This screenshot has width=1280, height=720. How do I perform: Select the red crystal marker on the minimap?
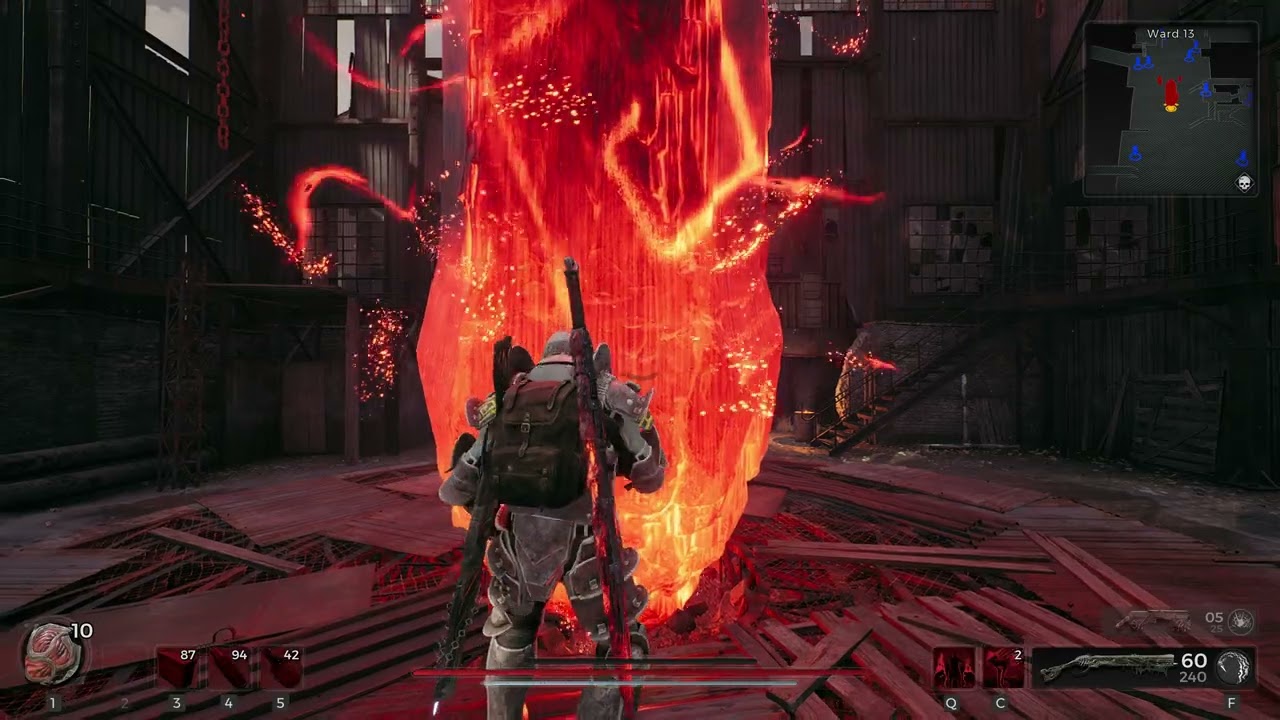click(1170, 94)
